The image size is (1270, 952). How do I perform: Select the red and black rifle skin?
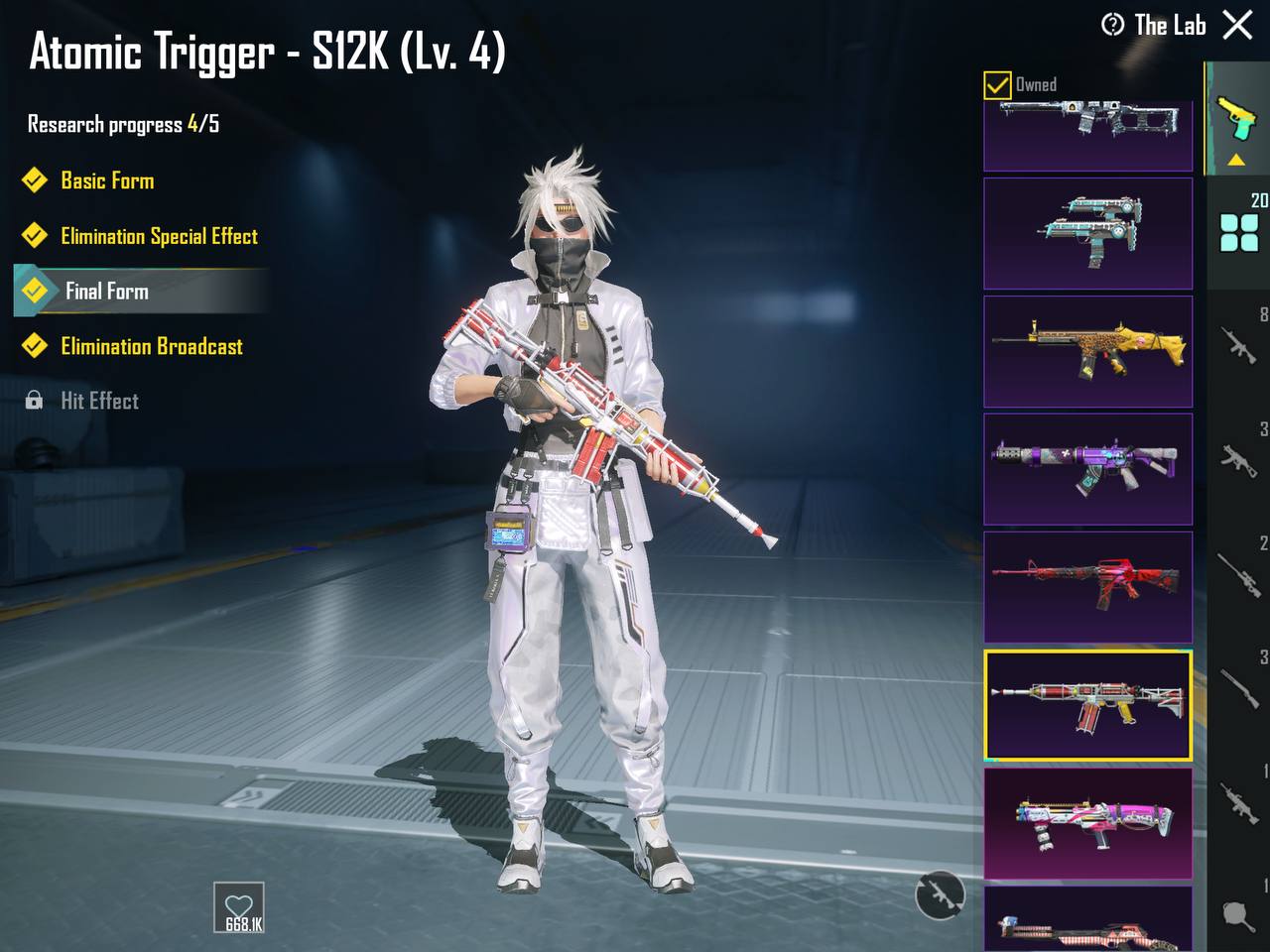(1087, 586)
